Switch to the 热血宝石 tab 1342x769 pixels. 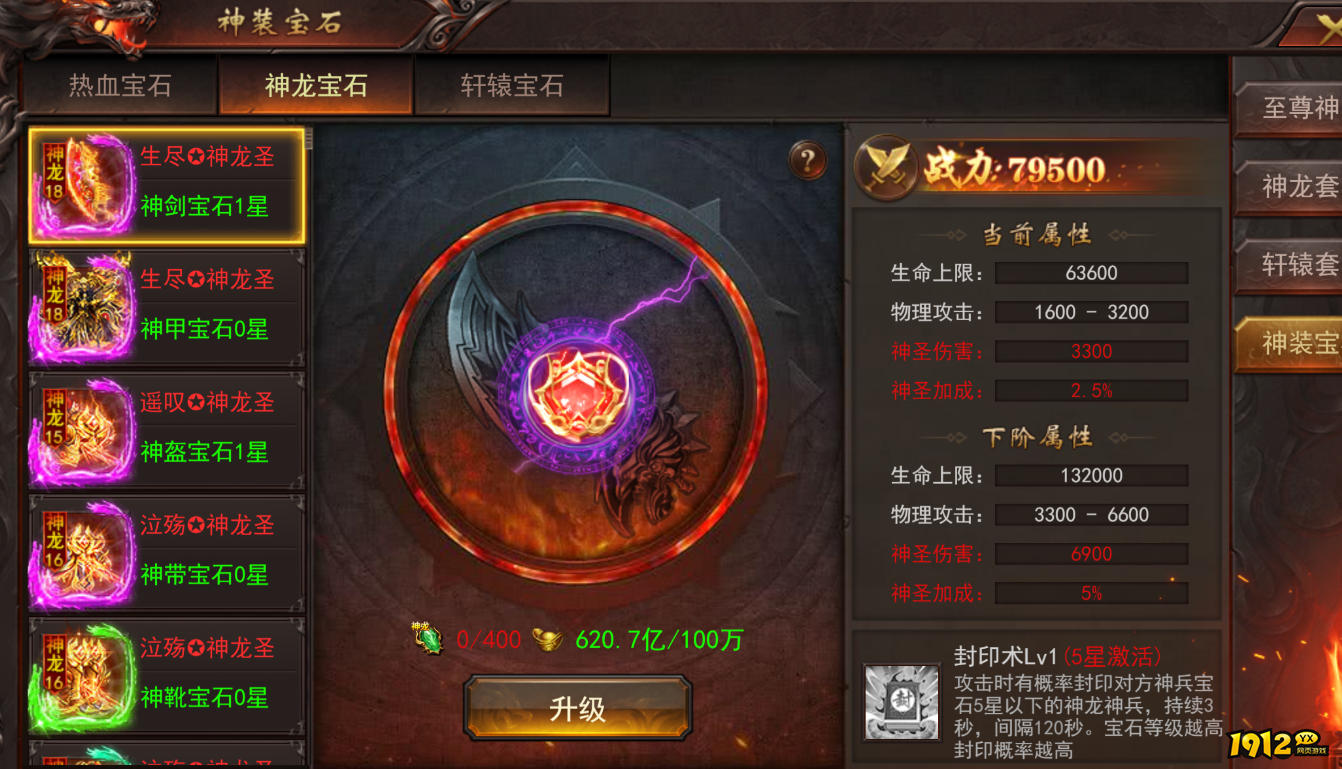[x=119, y=86]
